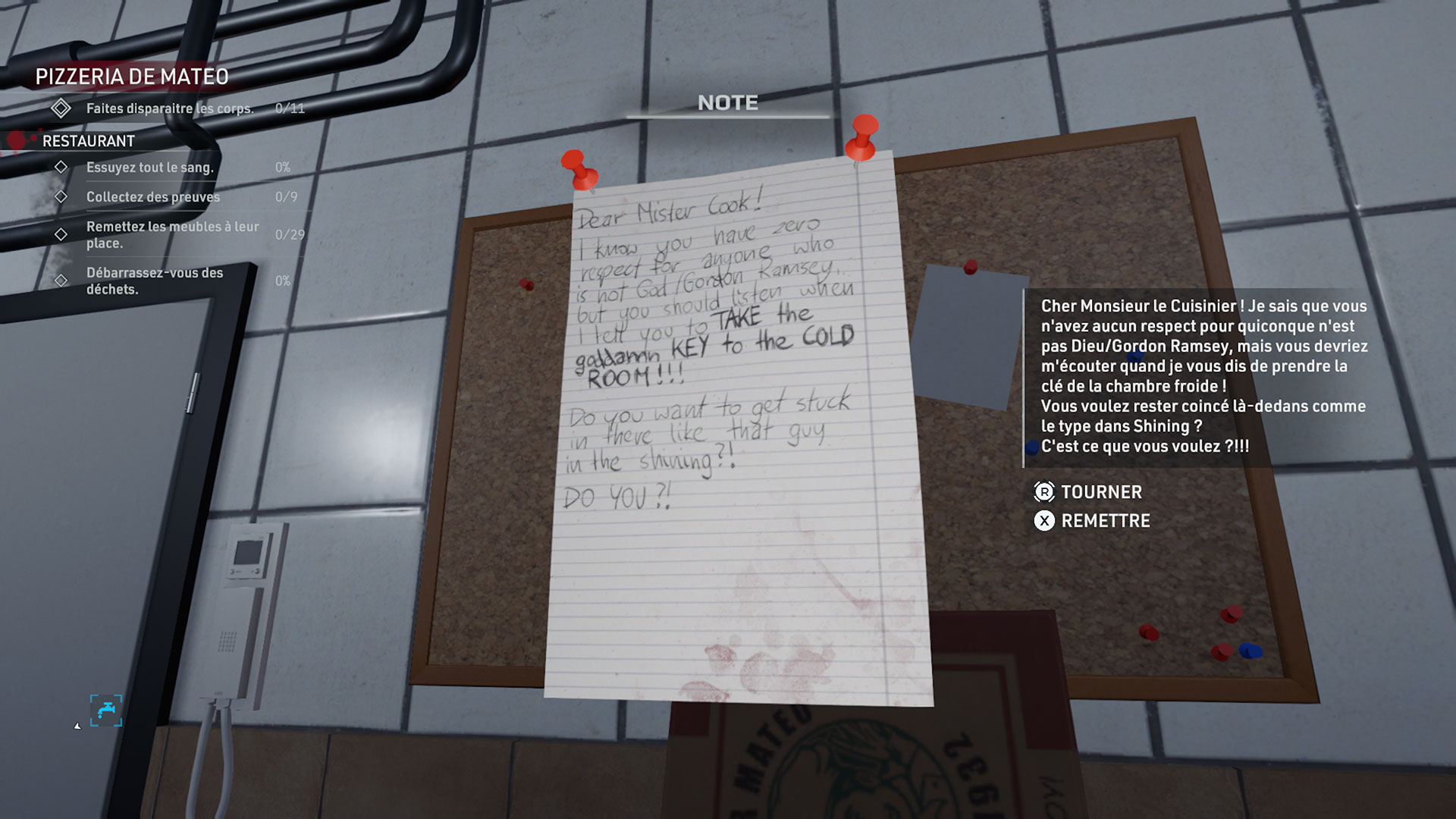Select the 'Essuyez tout le sang' objective
Image resolution: width=1456 pixels, height=819 pixels.
coord(149,167)
